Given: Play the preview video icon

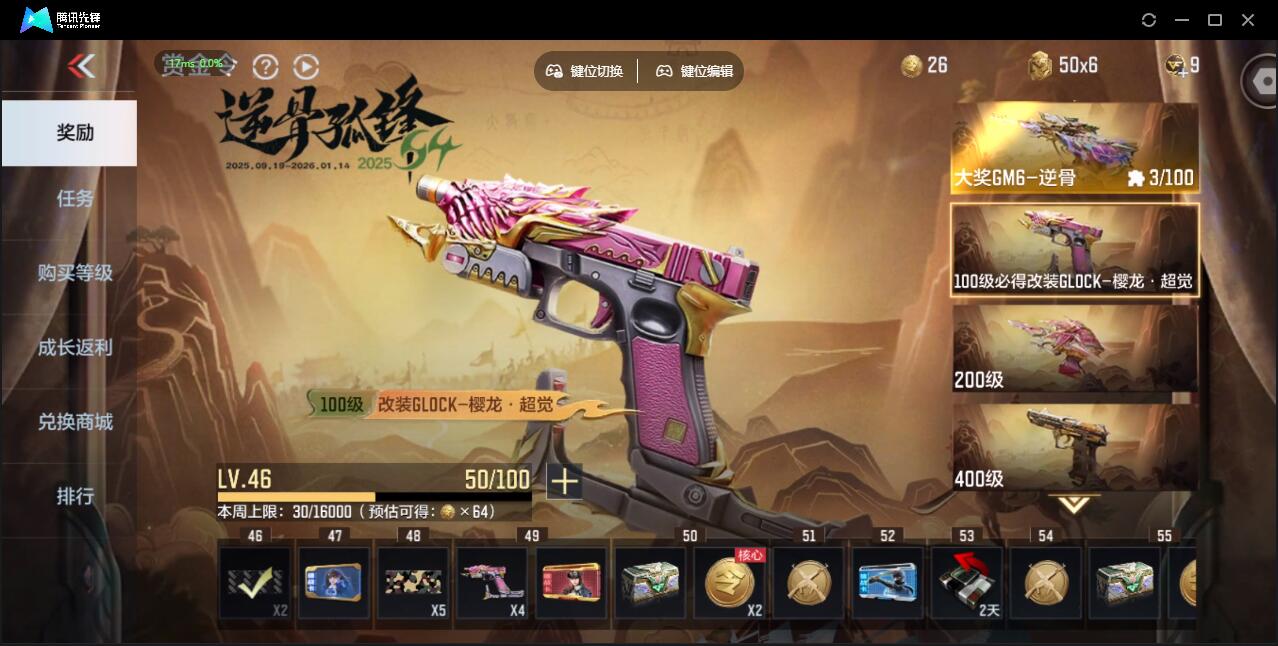Looking at the screenshot, I should 306,67.
